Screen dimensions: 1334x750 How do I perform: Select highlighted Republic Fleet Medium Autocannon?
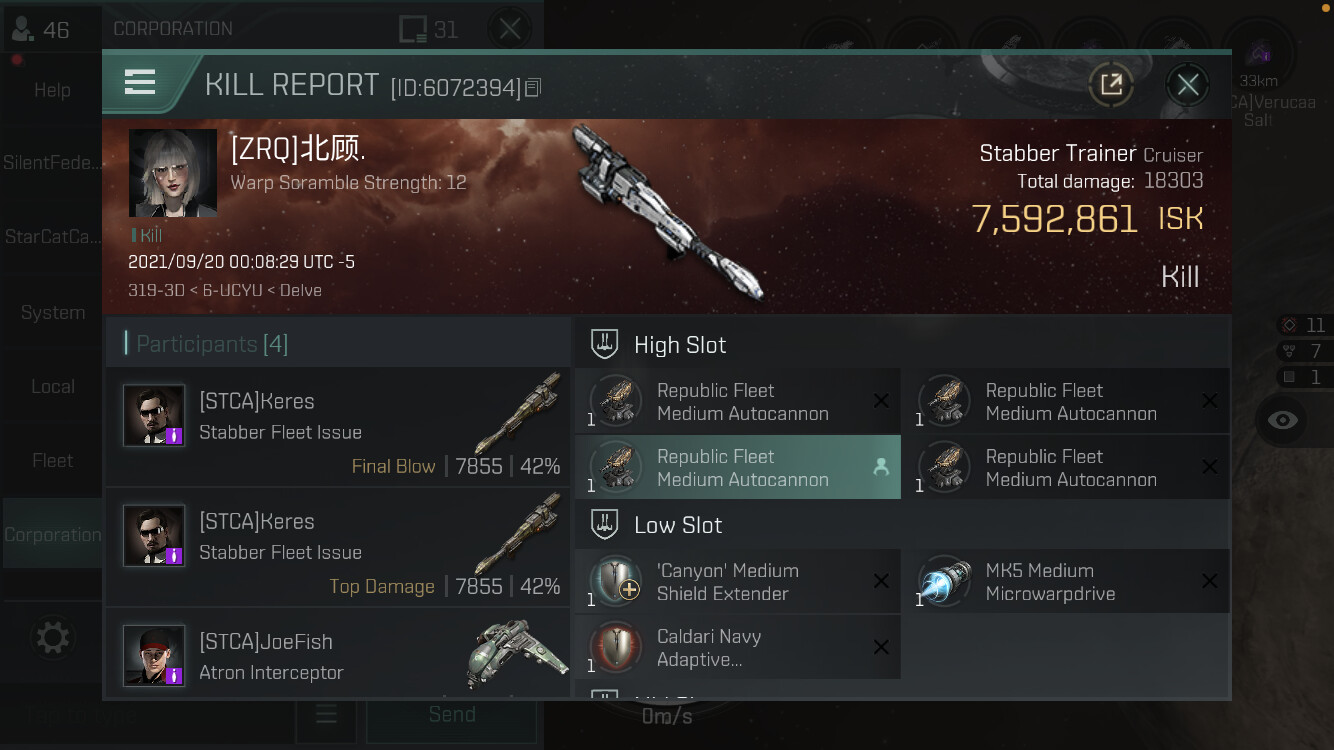738,467
